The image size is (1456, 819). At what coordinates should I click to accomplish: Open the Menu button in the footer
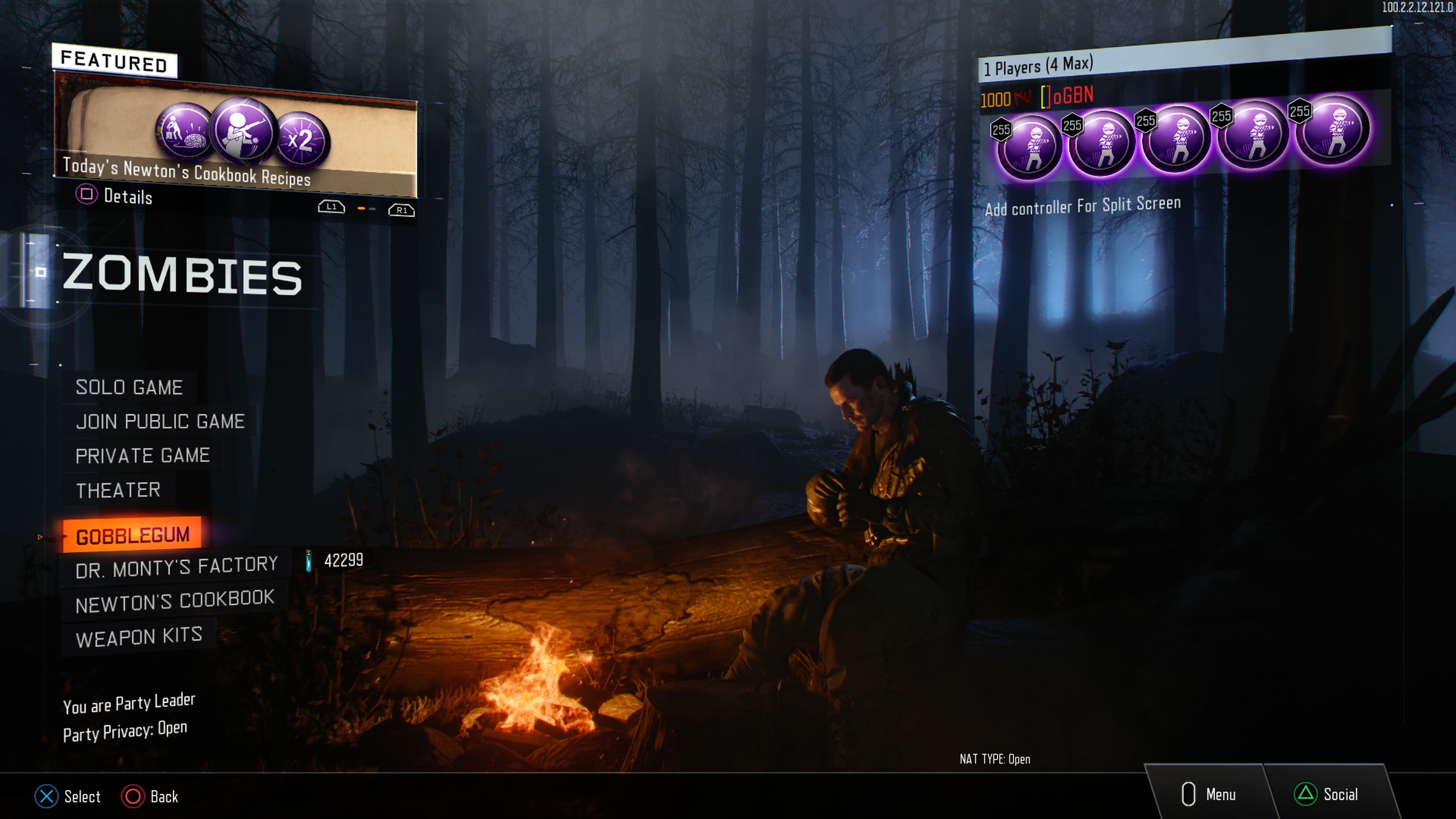1209,794
